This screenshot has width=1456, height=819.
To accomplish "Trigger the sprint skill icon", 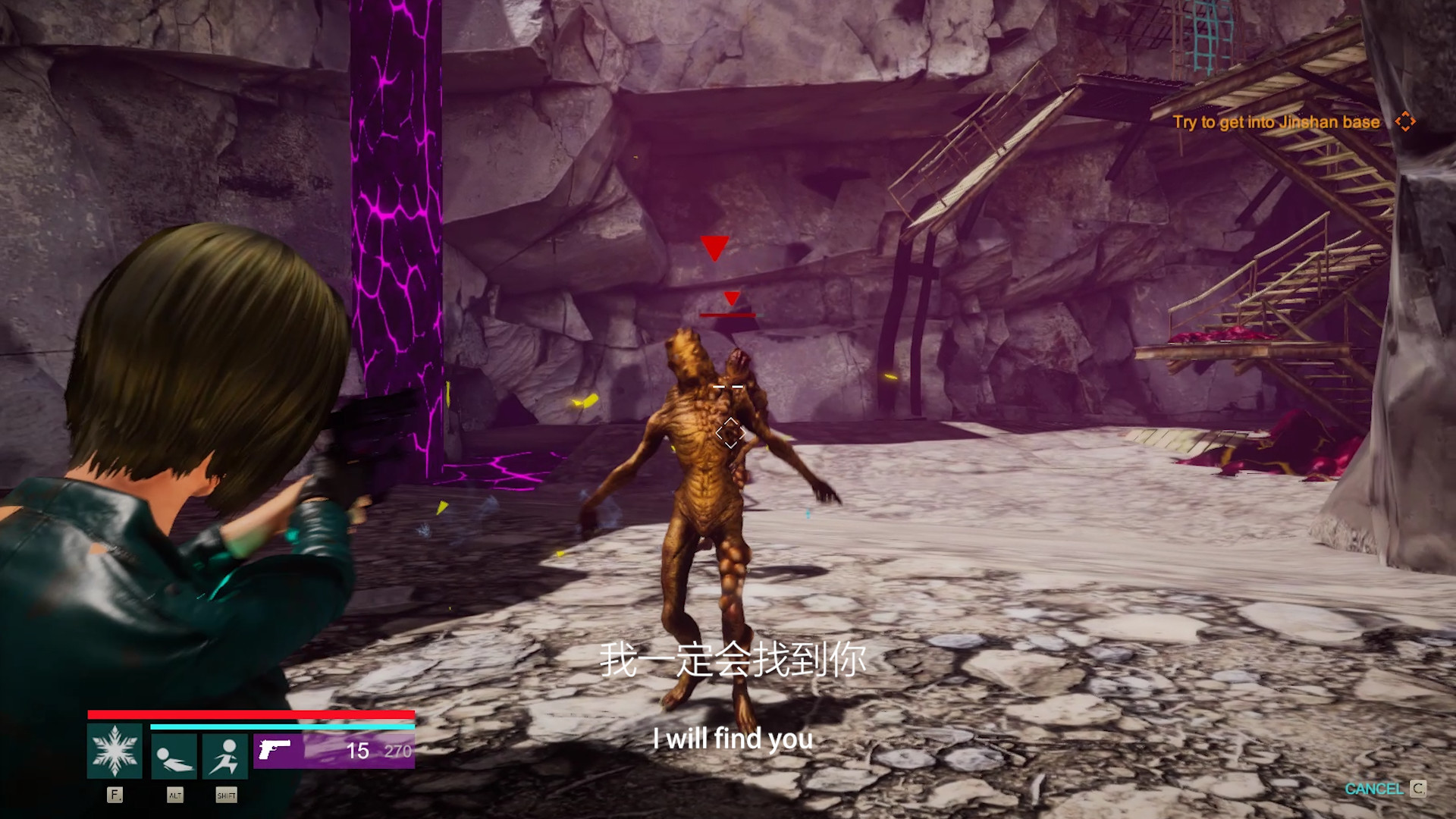I will tap(225, 756).
